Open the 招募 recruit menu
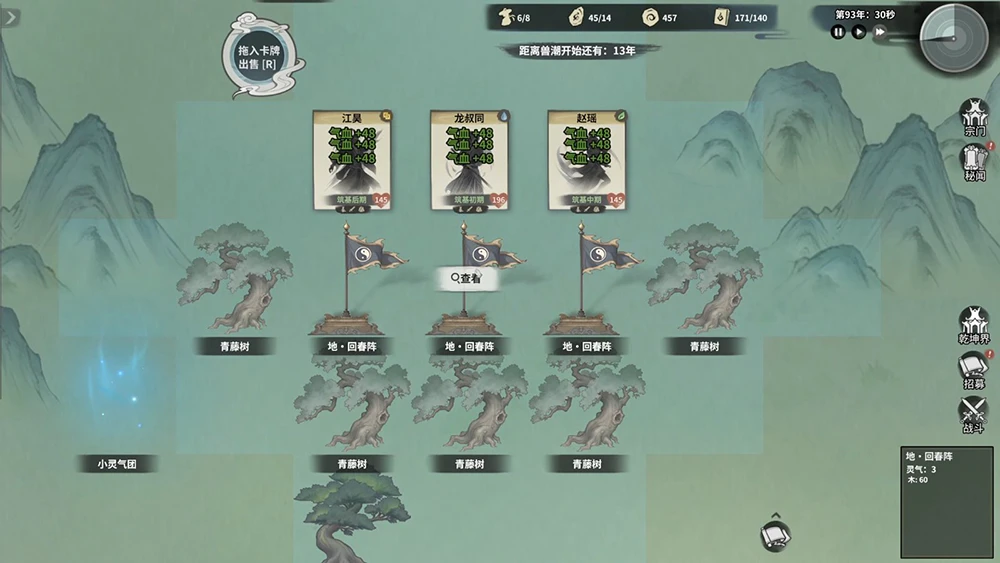1000x563 pixels. click(x=974, y=370)
